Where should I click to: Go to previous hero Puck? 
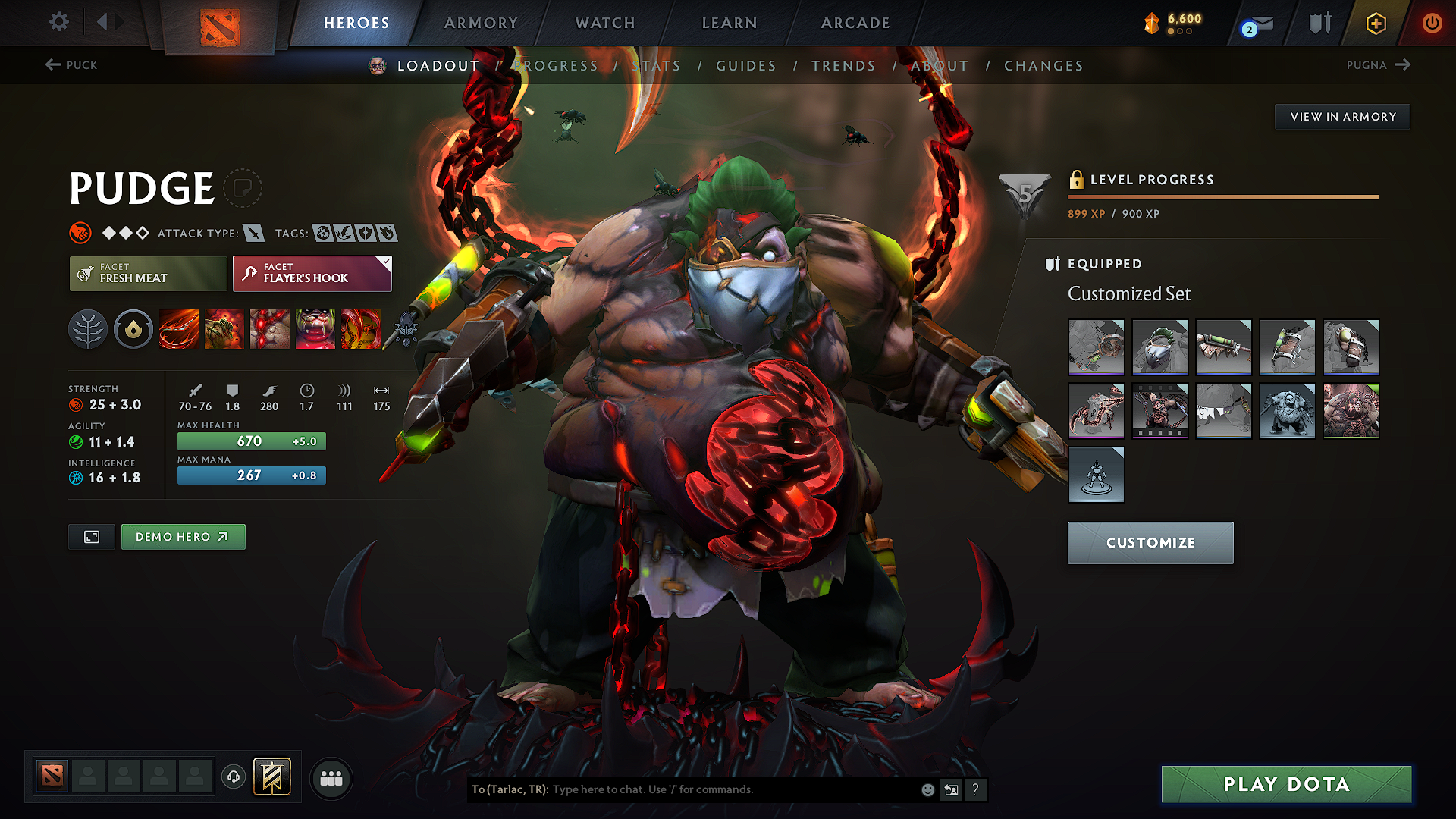tap(72, 65)
